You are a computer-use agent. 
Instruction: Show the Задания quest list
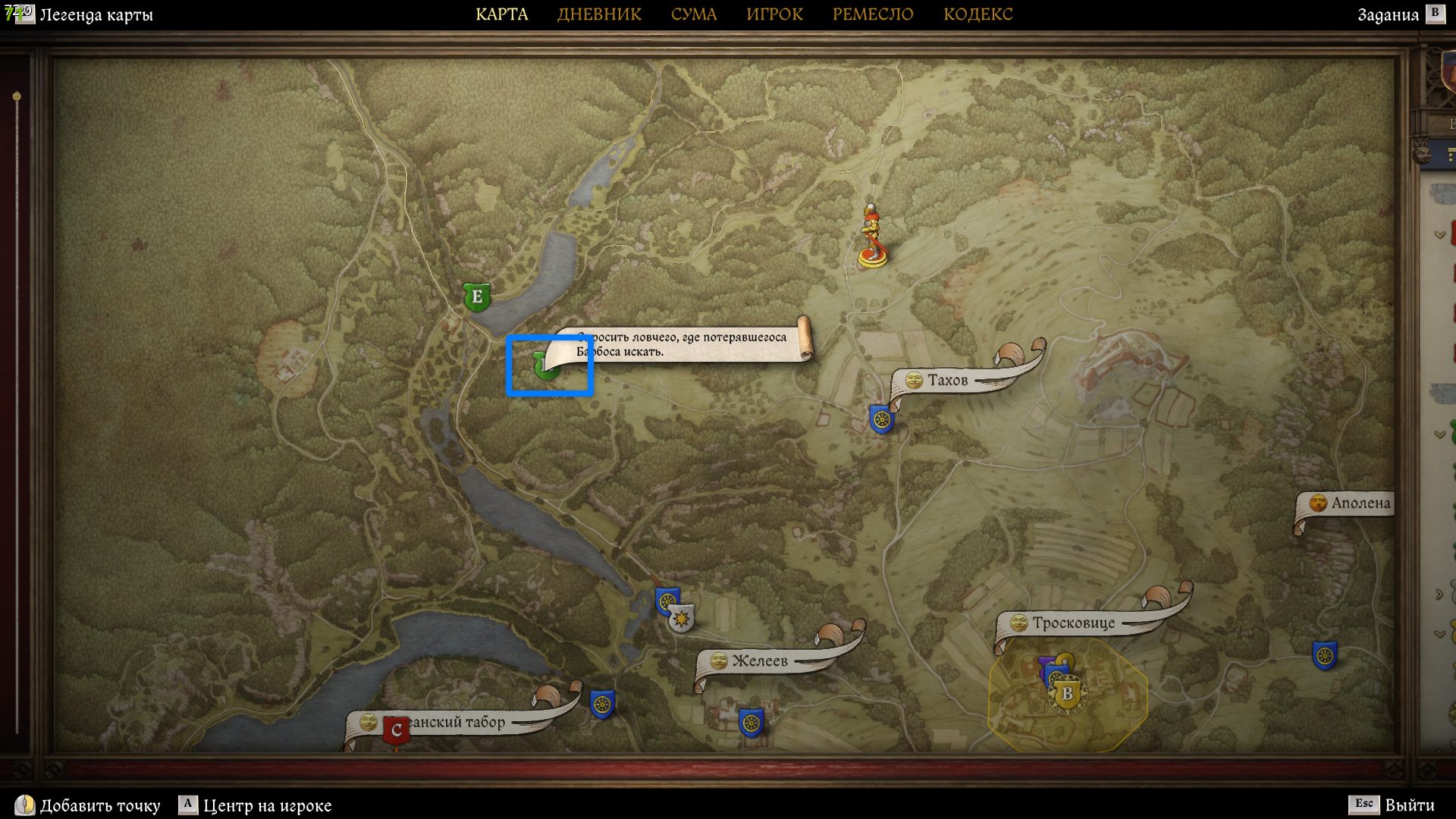point(1388,14)
